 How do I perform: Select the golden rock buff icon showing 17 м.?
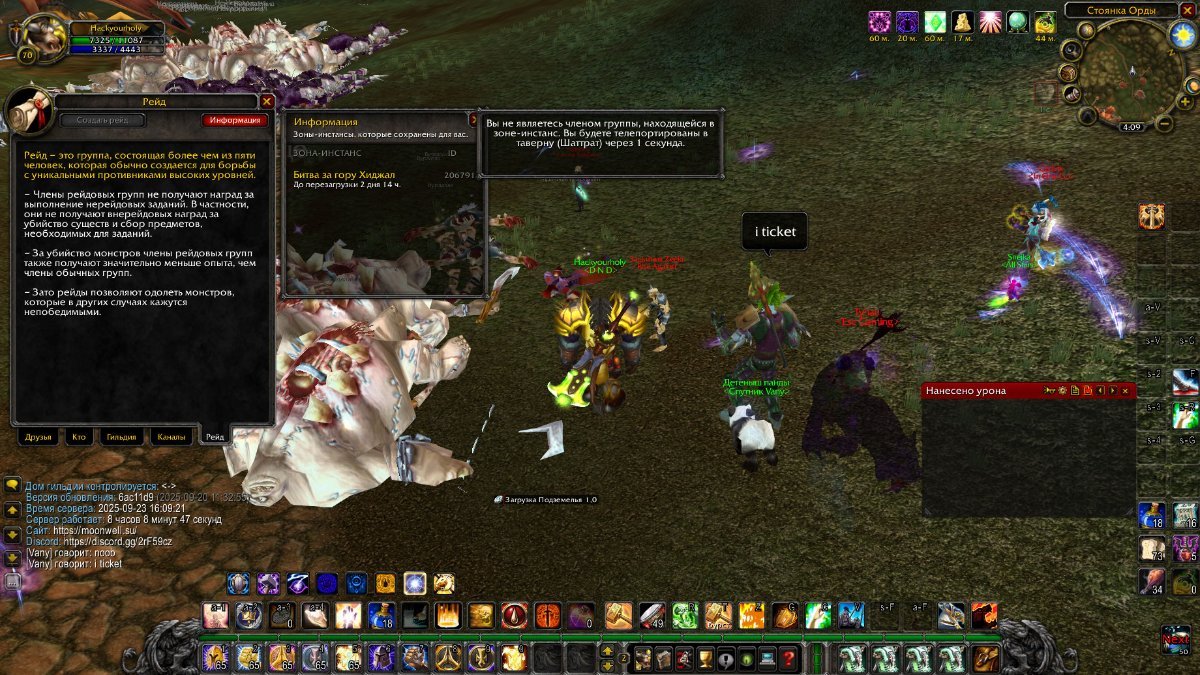click(963, 22)
